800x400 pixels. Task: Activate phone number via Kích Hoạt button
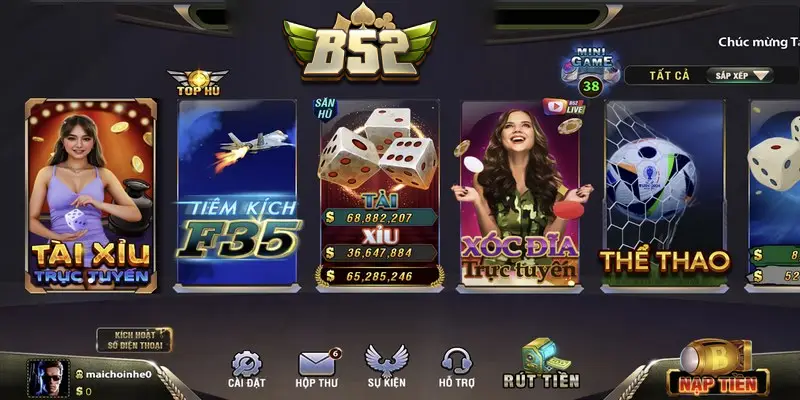click(x=134, y=339)
